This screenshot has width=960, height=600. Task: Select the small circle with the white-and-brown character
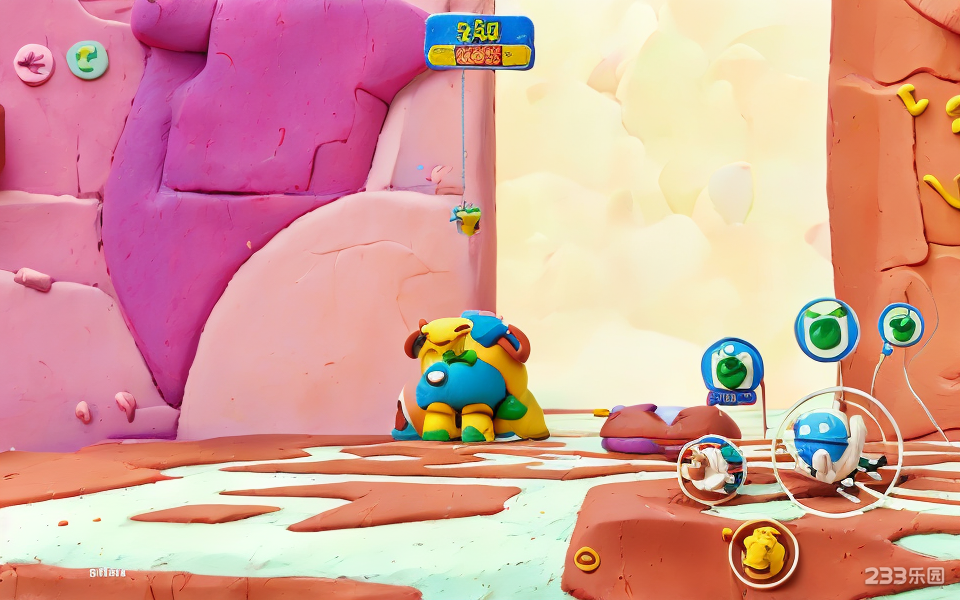point(712,467)
